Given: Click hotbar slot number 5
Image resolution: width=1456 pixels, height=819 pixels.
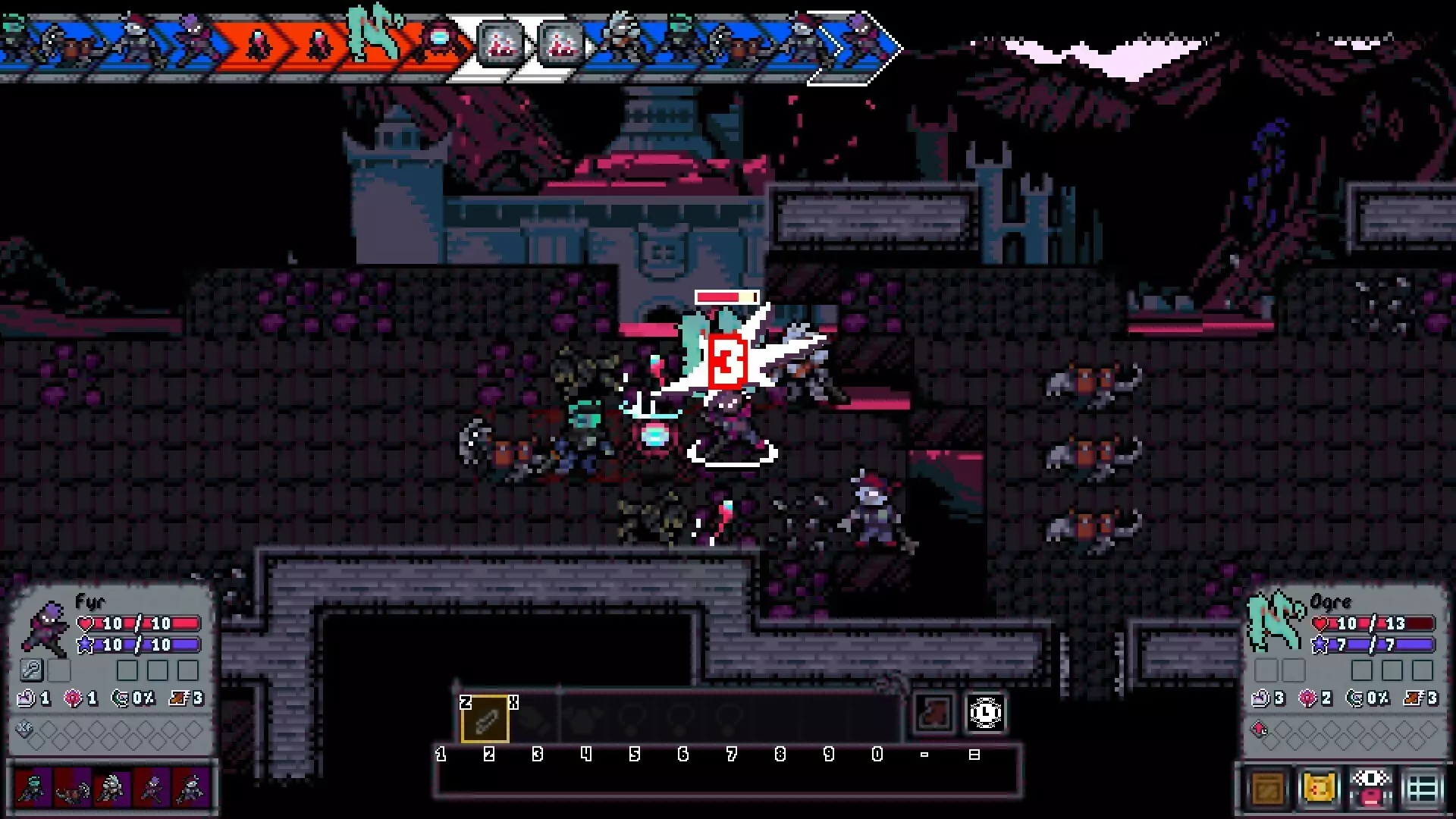Looking at the screenshot, I should point(635,719).
